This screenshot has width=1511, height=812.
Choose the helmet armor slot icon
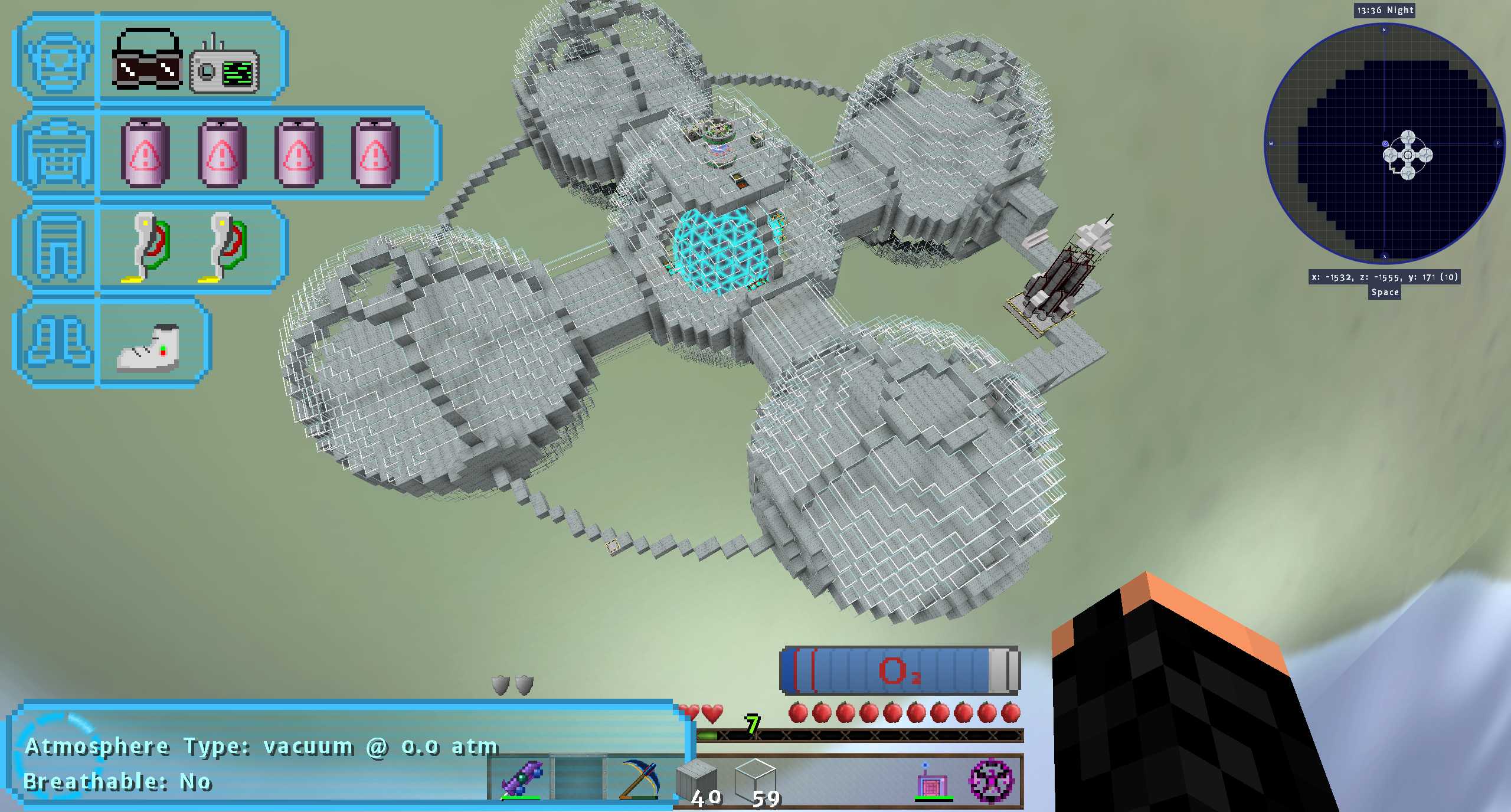[x=57, y=59]
